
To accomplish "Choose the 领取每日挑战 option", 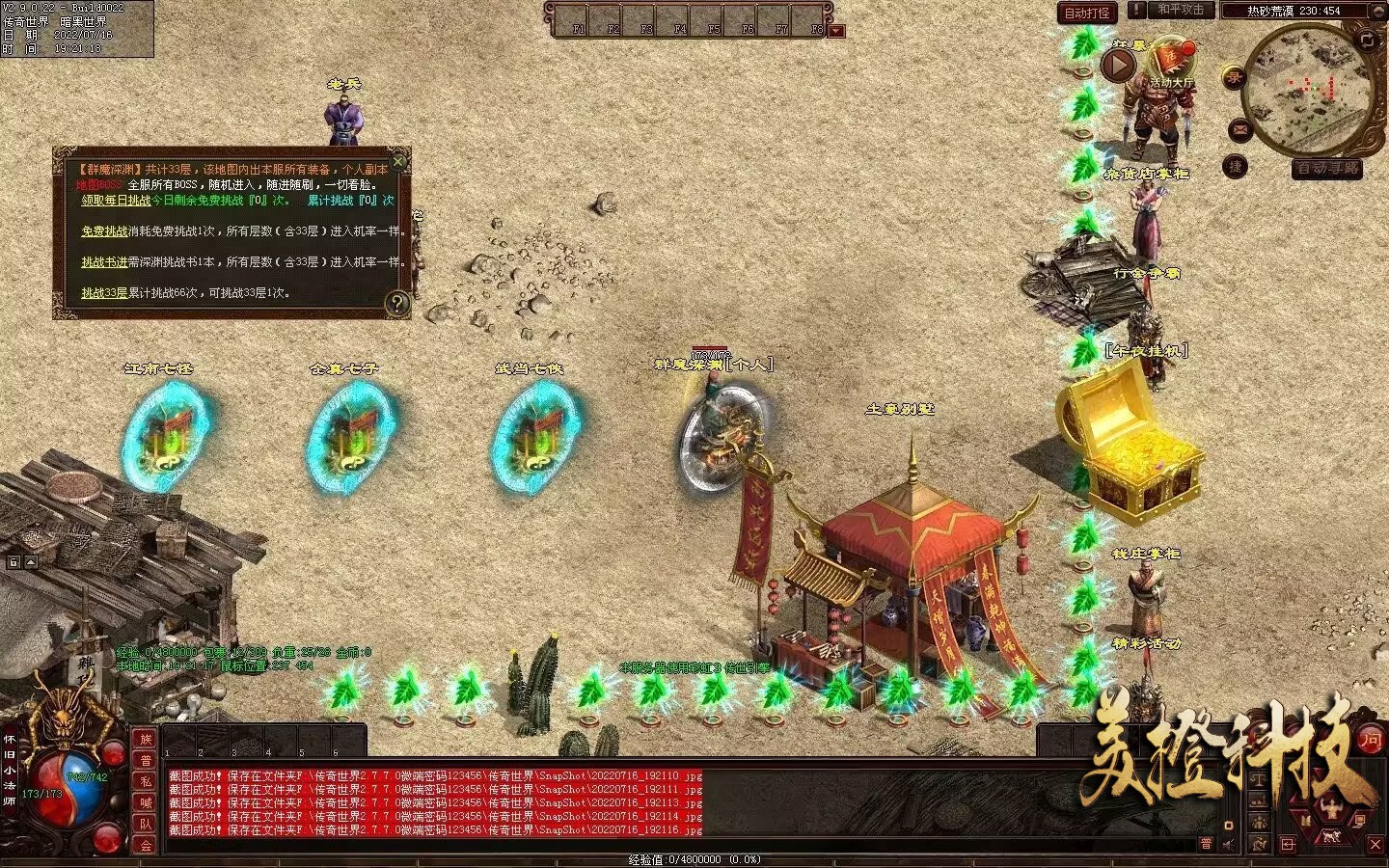I will 116,201.
